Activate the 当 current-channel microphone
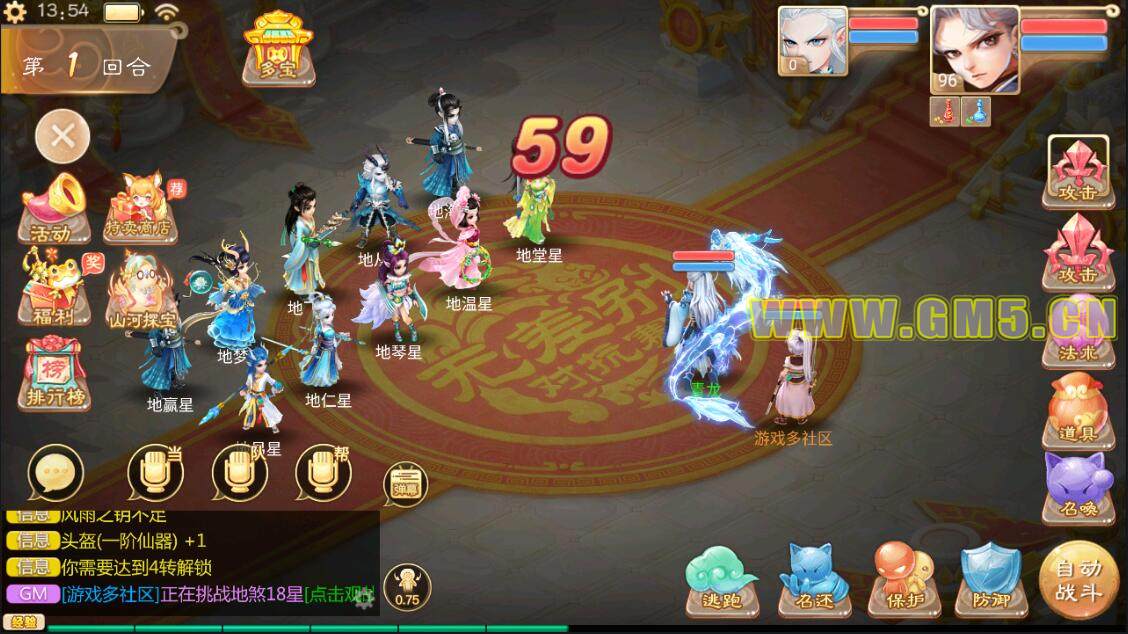This screenshot has width=1128, height=634. point(155,472)
